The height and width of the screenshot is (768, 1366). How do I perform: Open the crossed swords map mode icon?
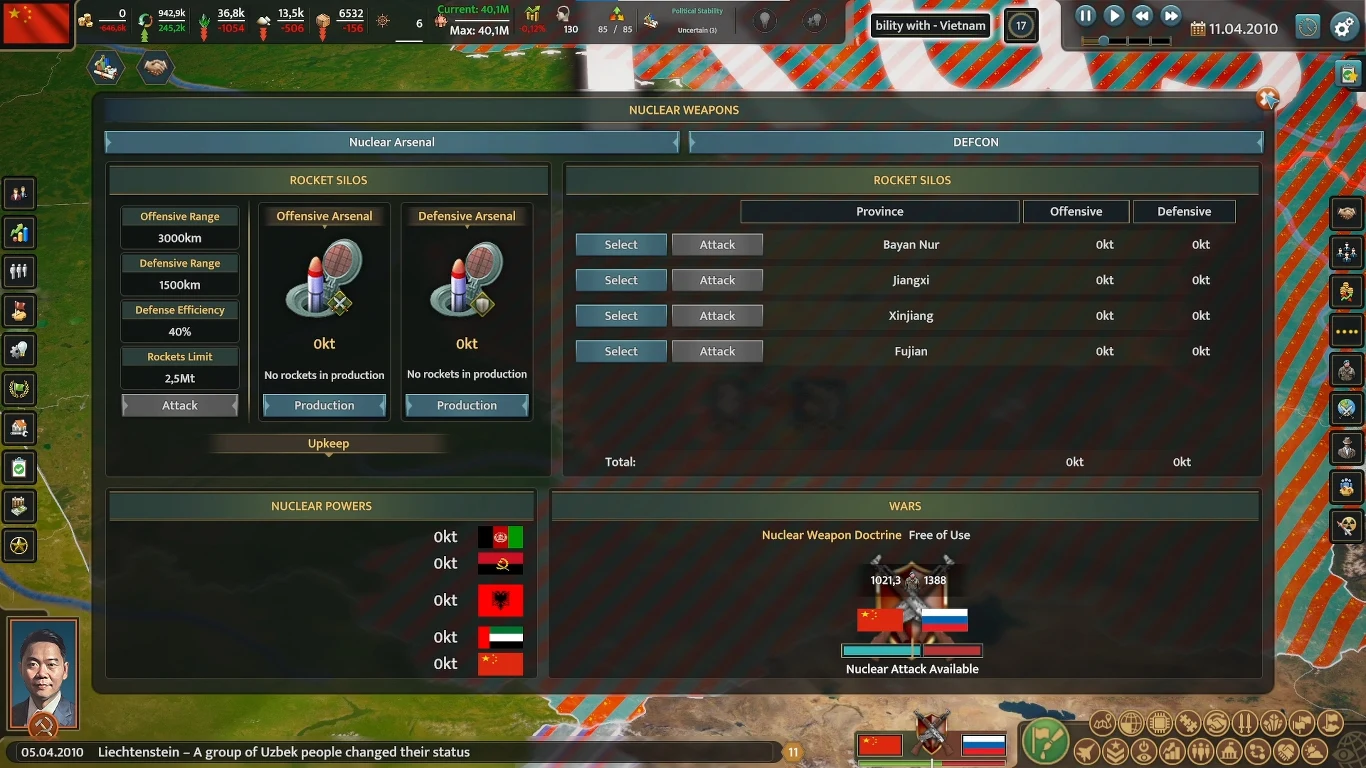[x=1246, y=723]
